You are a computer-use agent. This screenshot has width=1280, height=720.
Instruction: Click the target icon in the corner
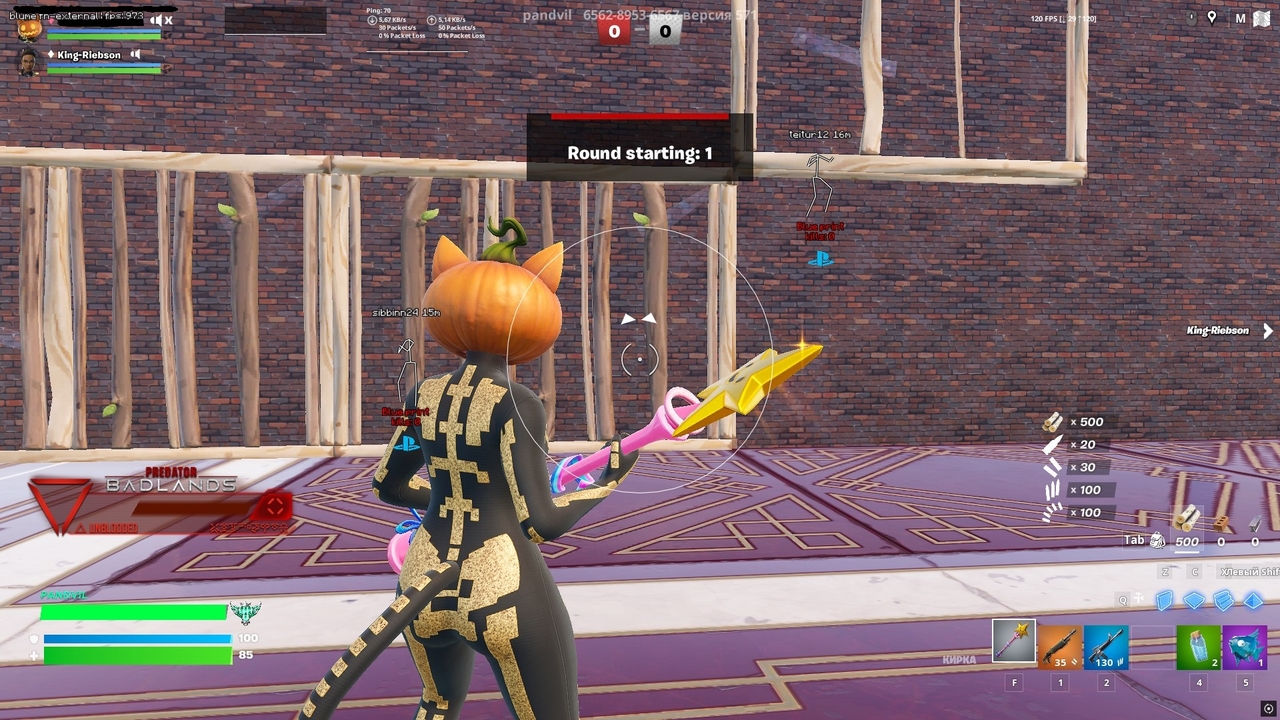click(x=1268, y=708)
